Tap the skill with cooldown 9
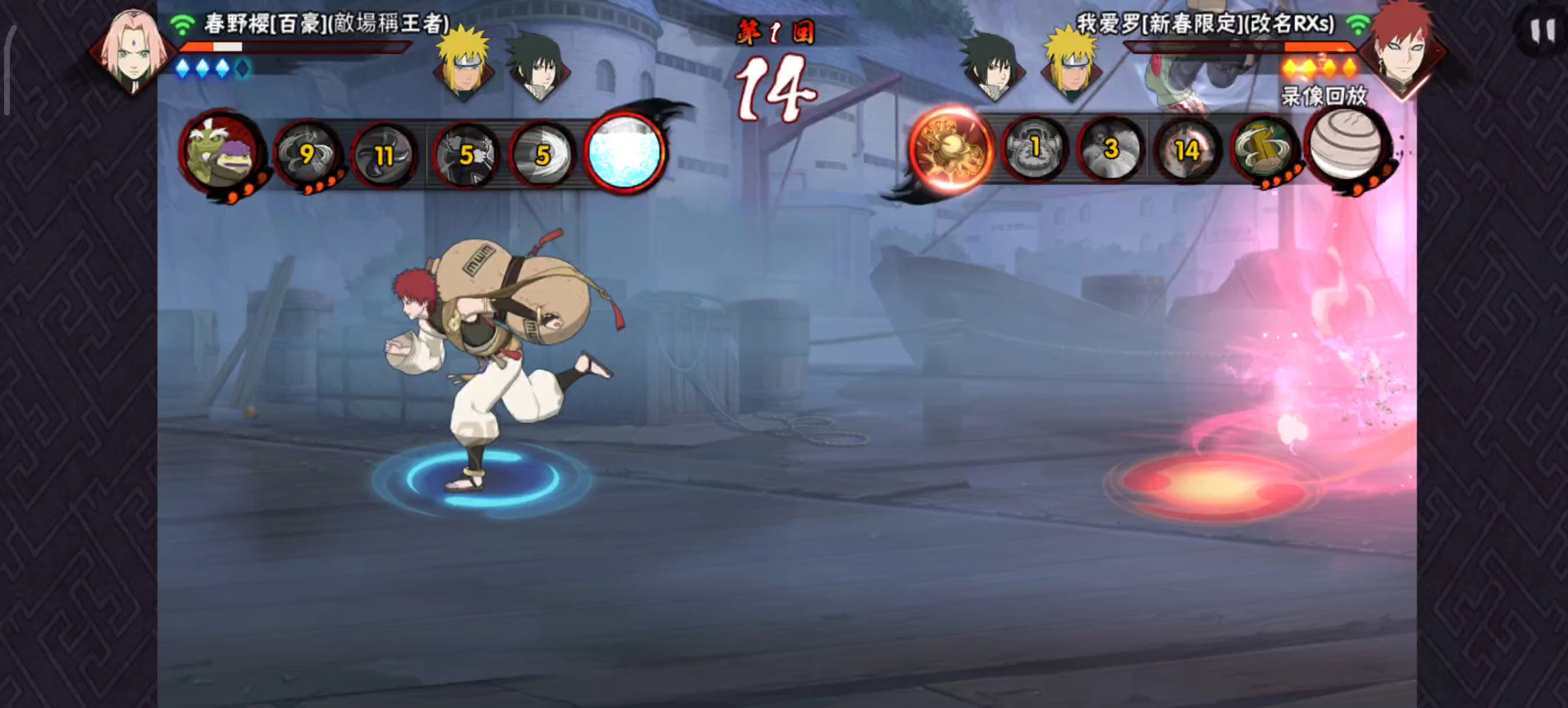 (308, 153)
